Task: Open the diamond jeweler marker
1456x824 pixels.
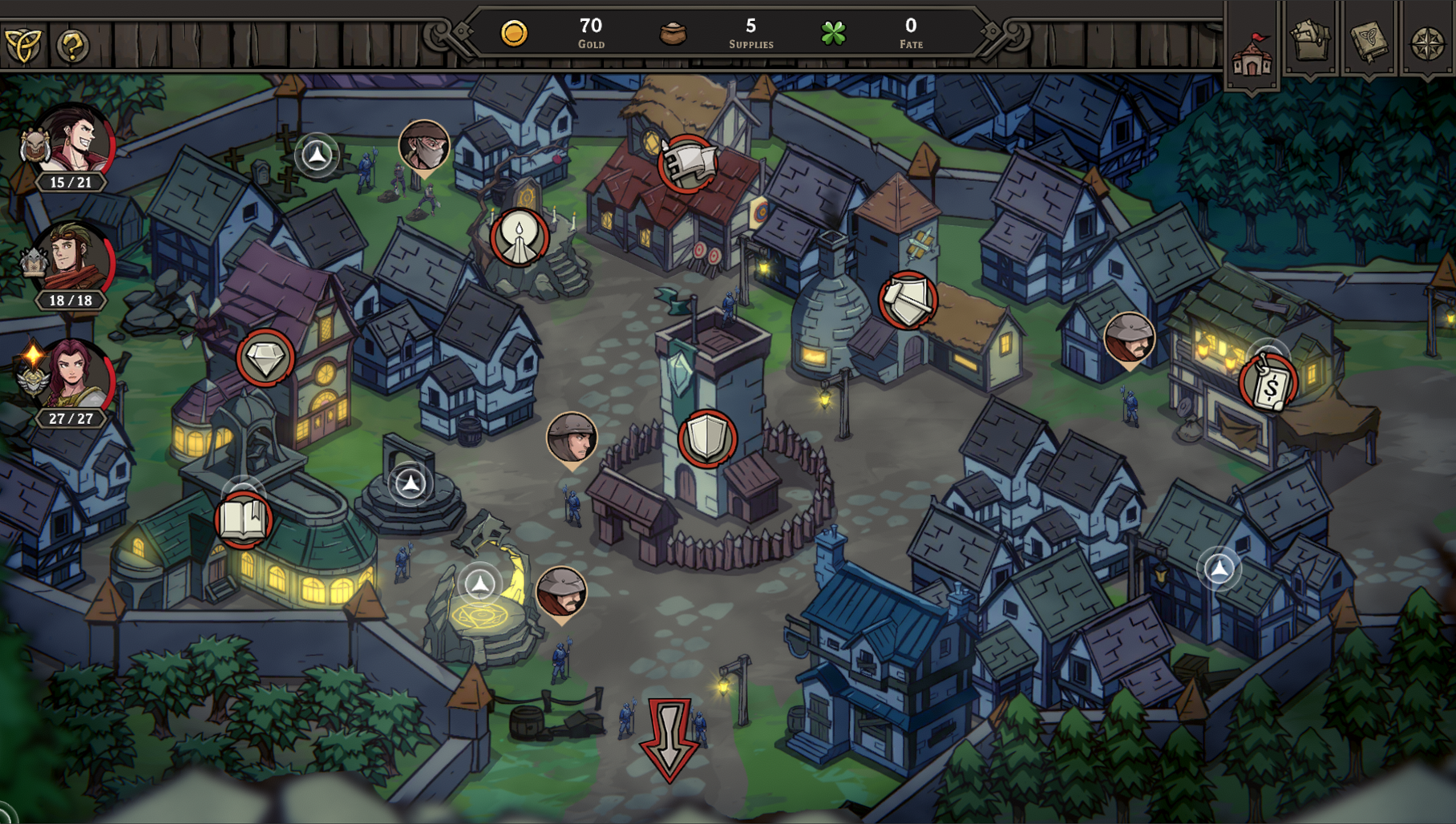Action: click(x=265, y=357)
